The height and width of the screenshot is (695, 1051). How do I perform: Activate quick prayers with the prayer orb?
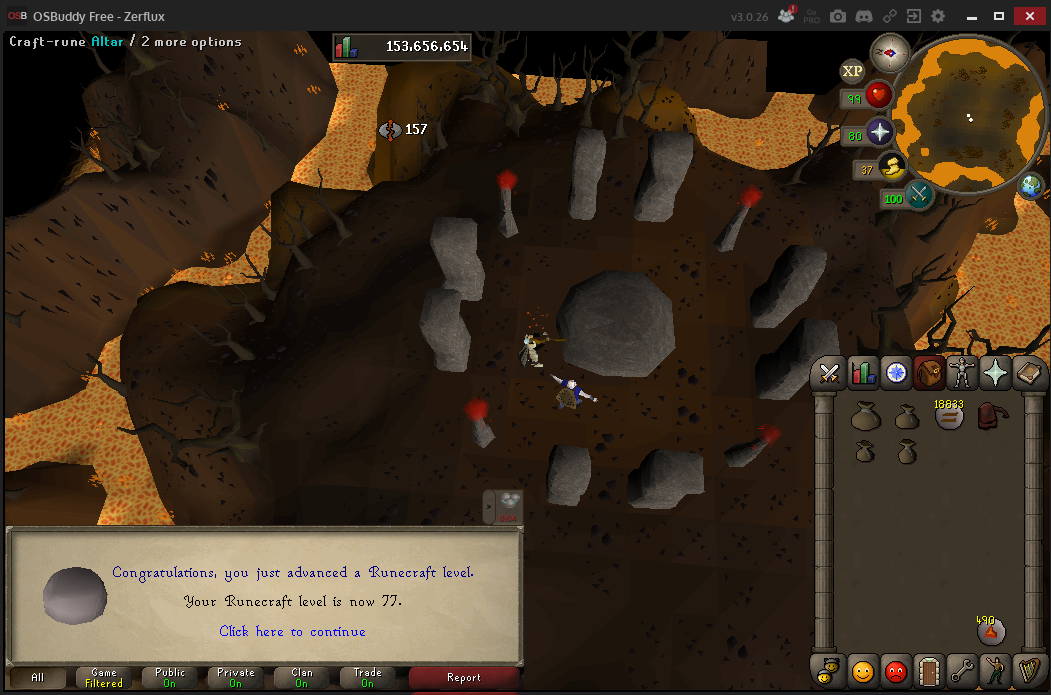pos(880,132)
